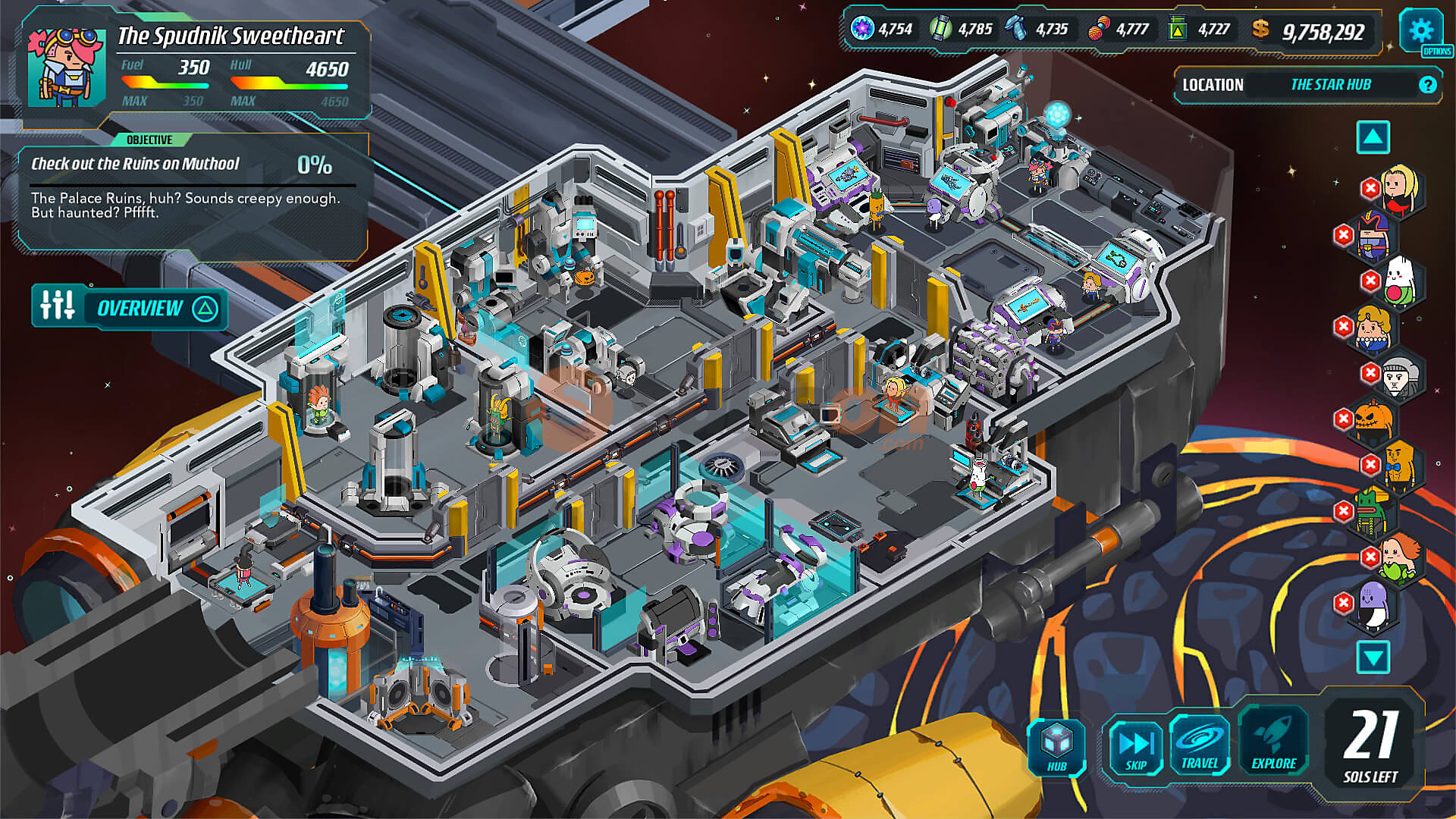Open the captain portrait for the ship
Viewport: 1456px width, 819px height.
tap(67, 68)
